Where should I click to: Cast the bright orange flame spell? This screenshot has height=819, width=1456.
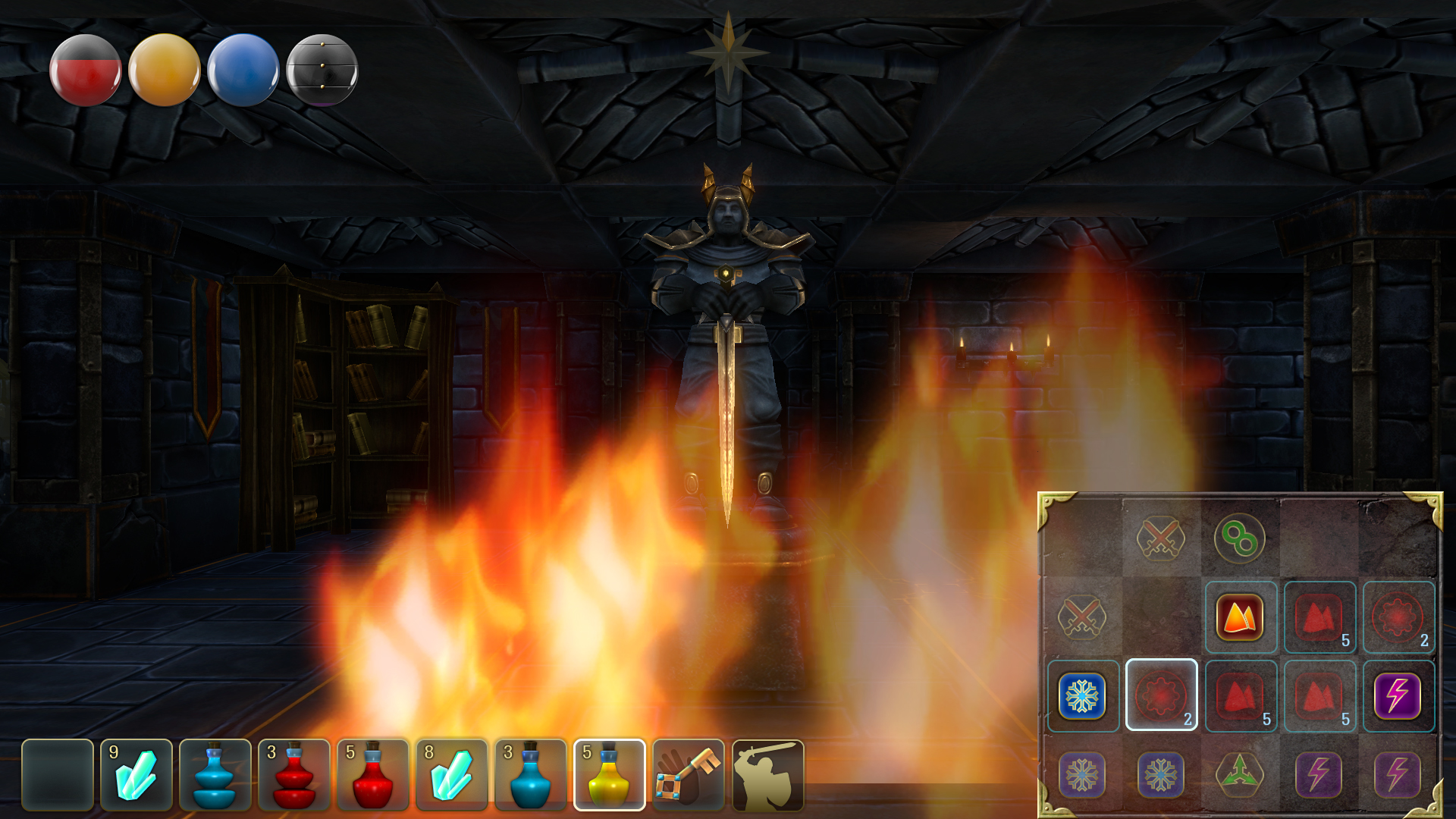point(1240,618)
